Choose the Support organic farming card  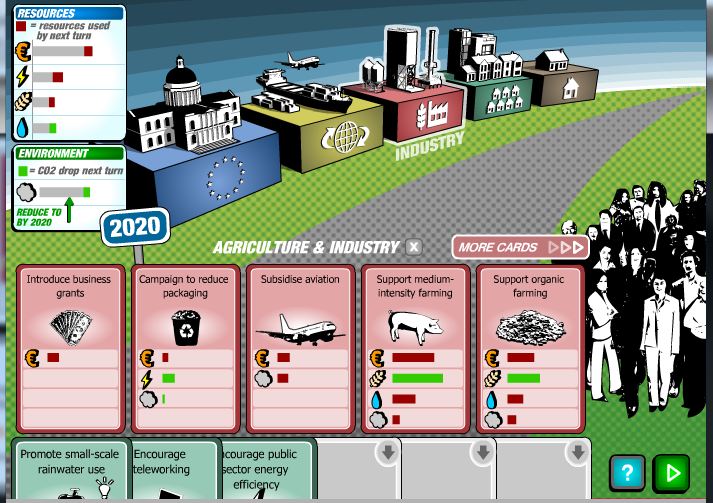pos(530,346)
